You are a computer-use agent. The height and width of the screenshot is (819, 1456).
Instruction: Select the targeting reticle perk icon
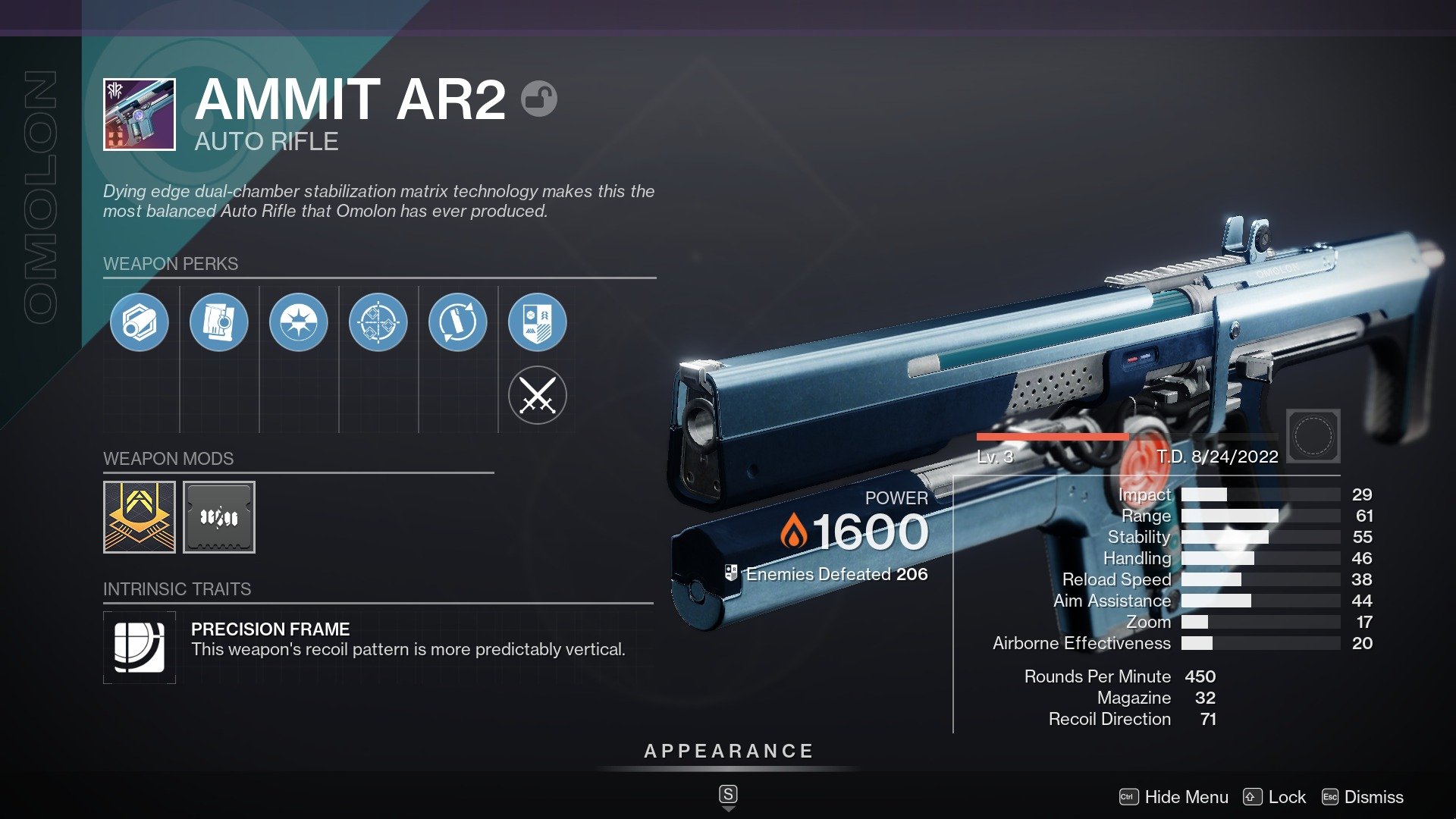click(378, 322)
